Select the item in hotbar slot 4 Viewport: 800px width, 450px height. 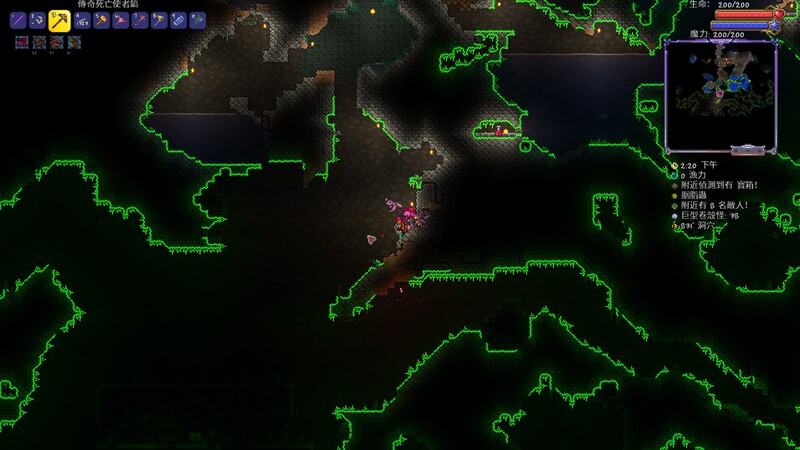pyautogui.click(x=81, y=19)
